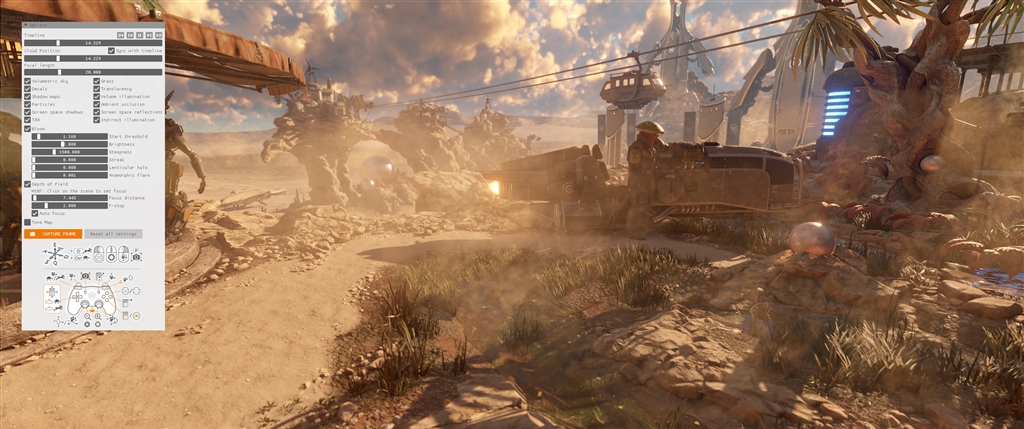Viewport: 1024px width, 429px height.
Task: Uncheck the Auto focus option
Action: coord(35,213)
